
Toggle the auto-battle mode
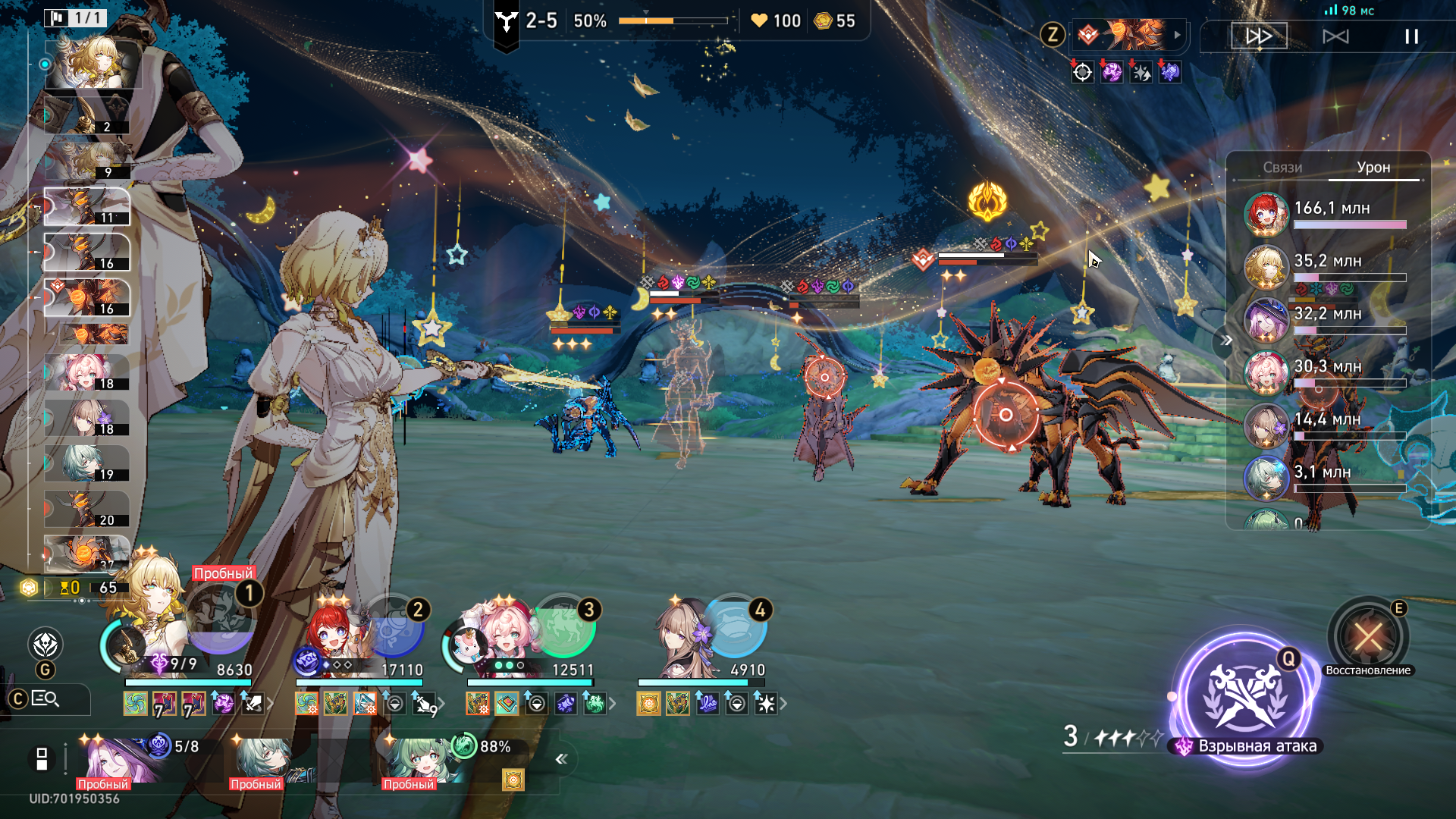pyautogui.click(x=1335, y=36)
